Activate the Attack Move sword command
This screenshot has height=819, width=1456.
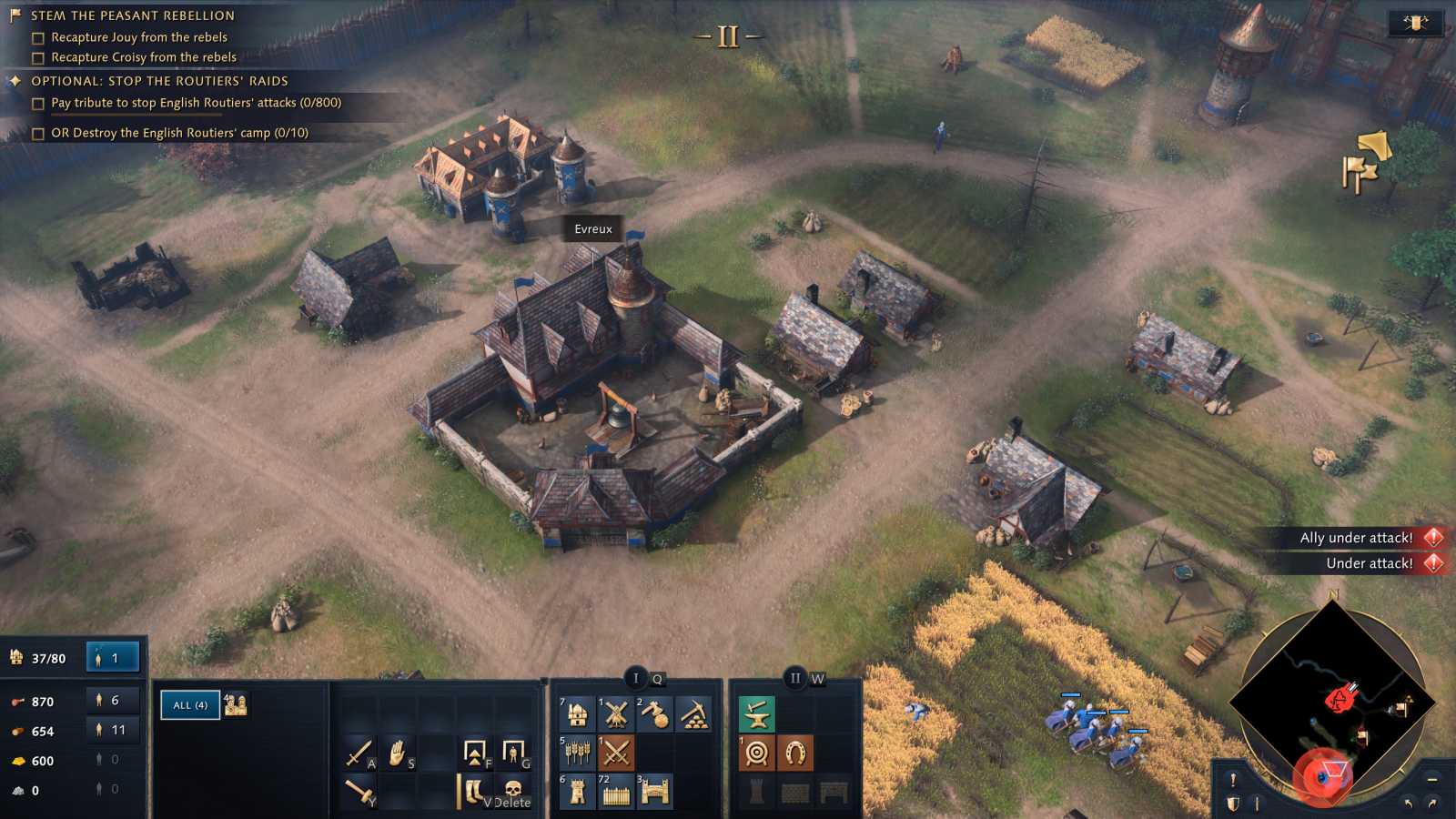point(359,752)
